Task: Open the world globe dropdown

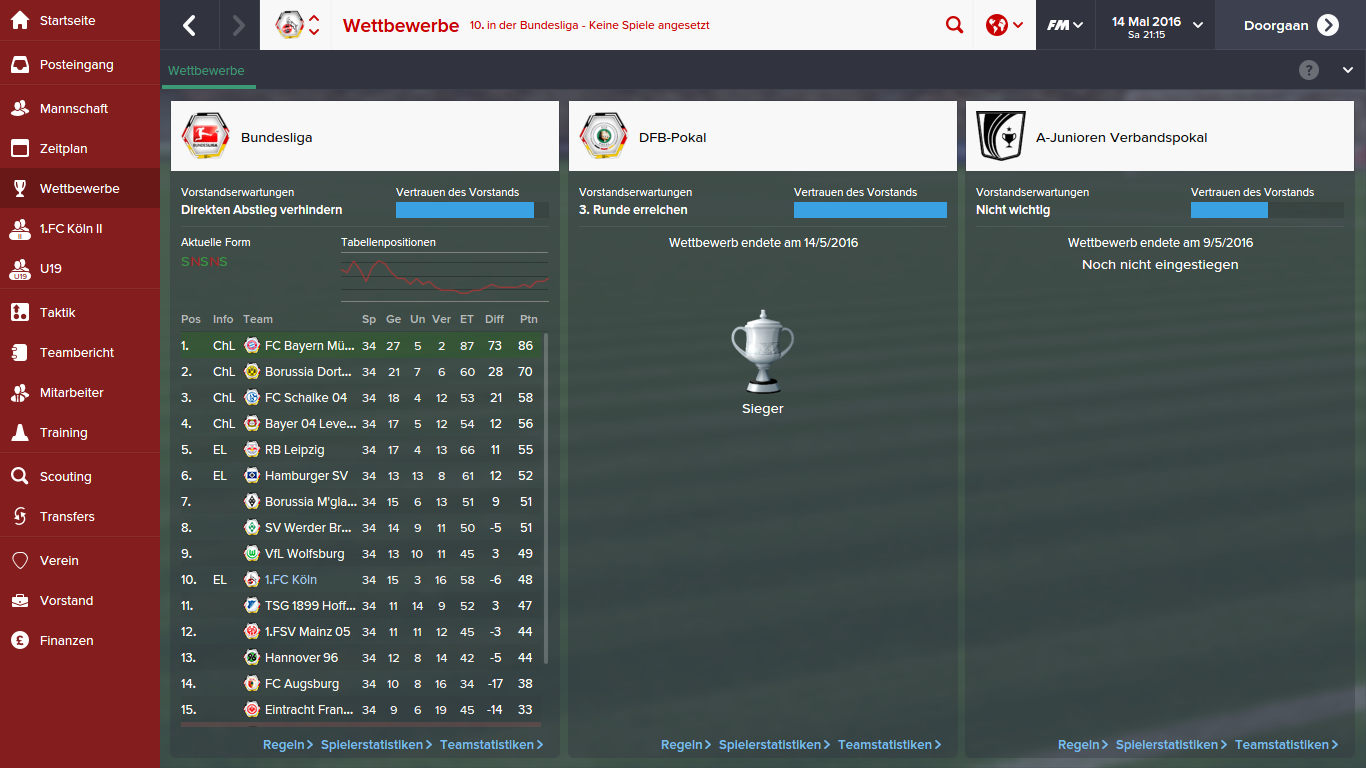Action: coord(1004,25)
